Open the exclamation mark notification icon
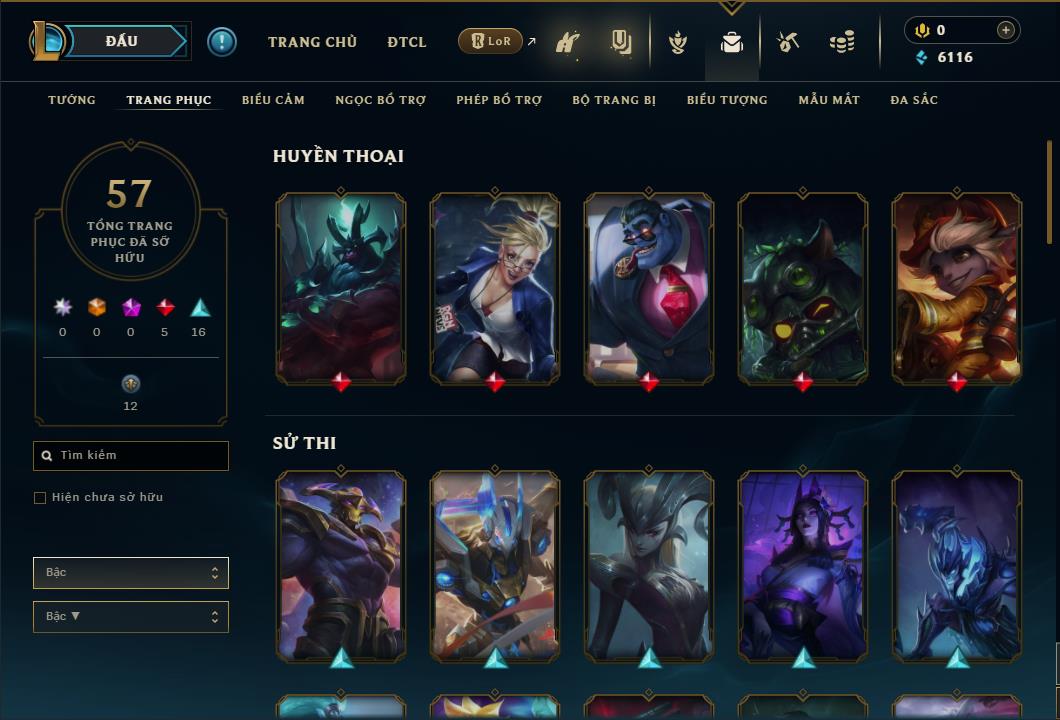 pos(222,41)
